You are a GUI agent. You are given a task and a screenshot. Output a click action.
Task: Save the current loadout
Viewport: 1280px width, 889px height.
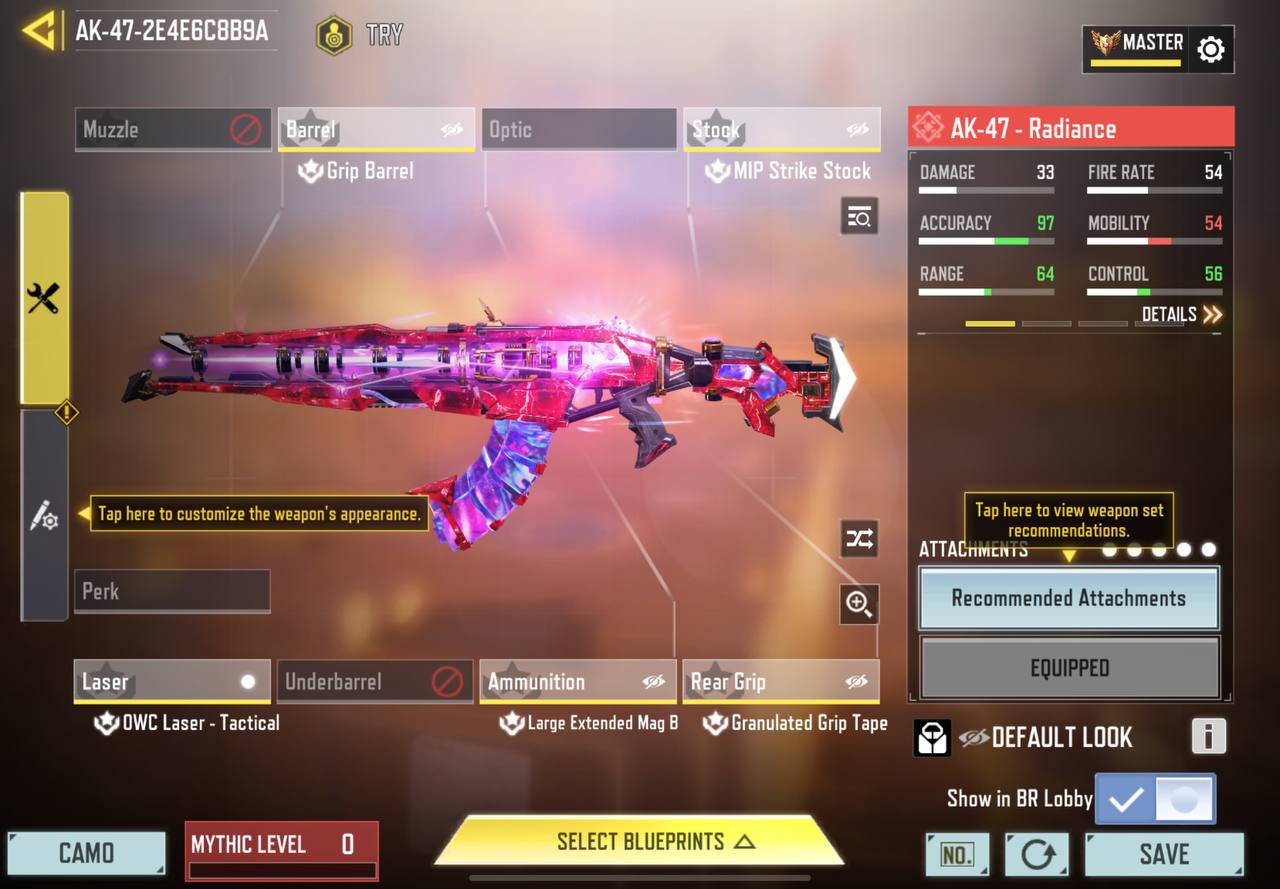1164,854
